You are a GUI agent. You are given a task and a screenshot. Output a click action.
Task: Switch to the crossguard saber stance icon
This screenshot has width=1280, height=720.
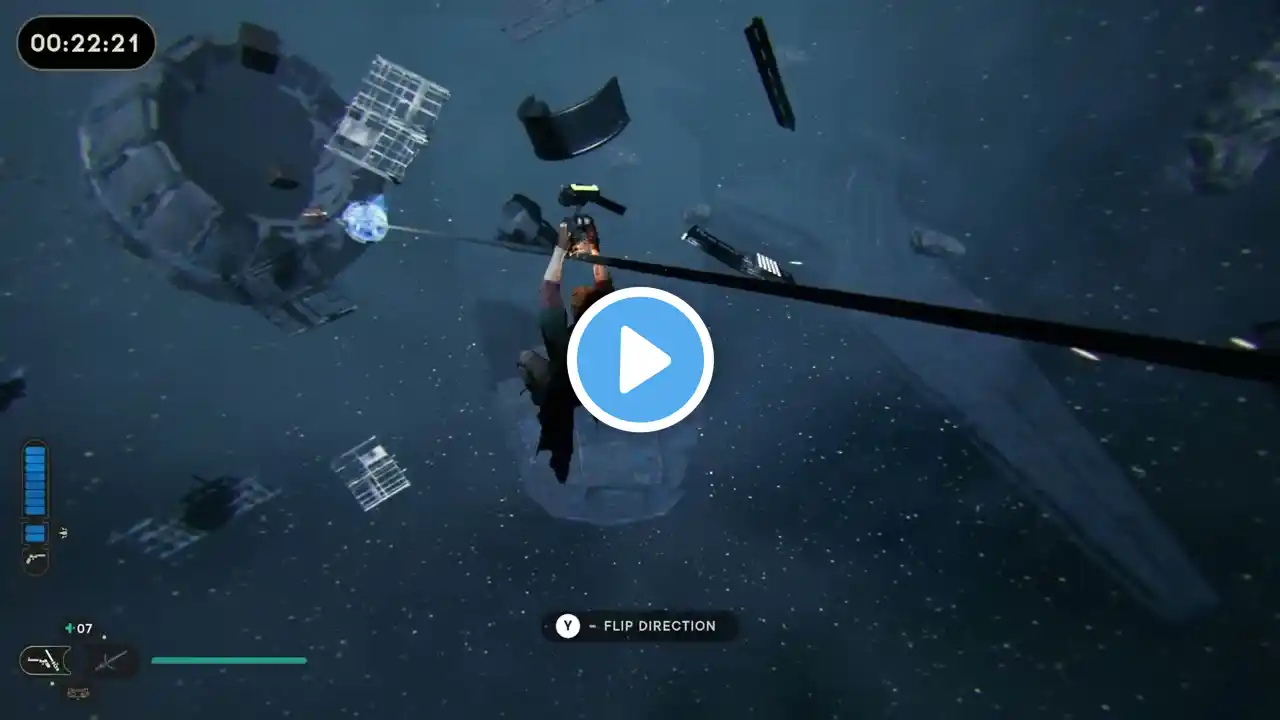coord(109,660)
